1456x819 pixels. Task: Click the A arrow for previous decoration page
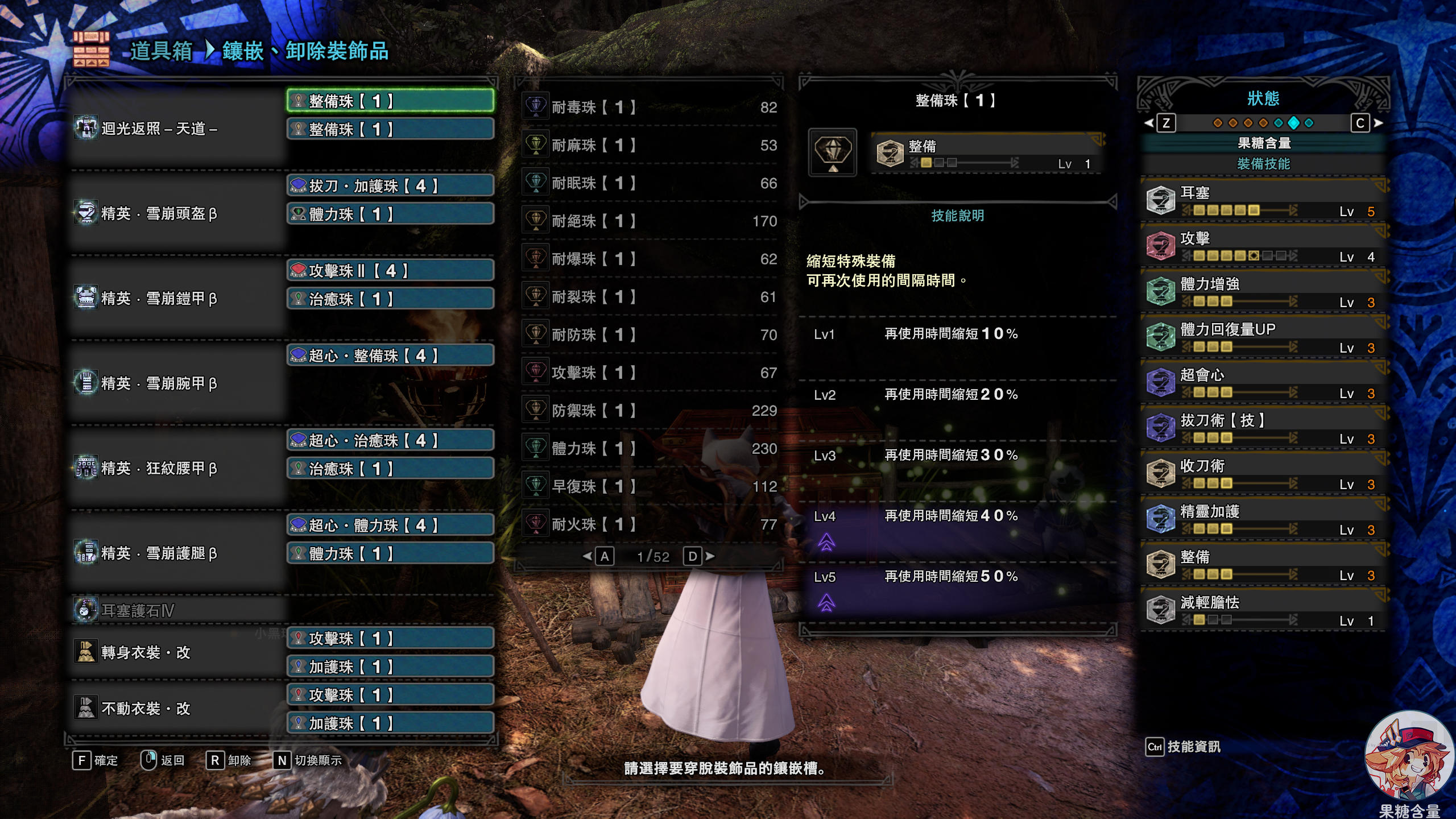(x=605, y=557)
